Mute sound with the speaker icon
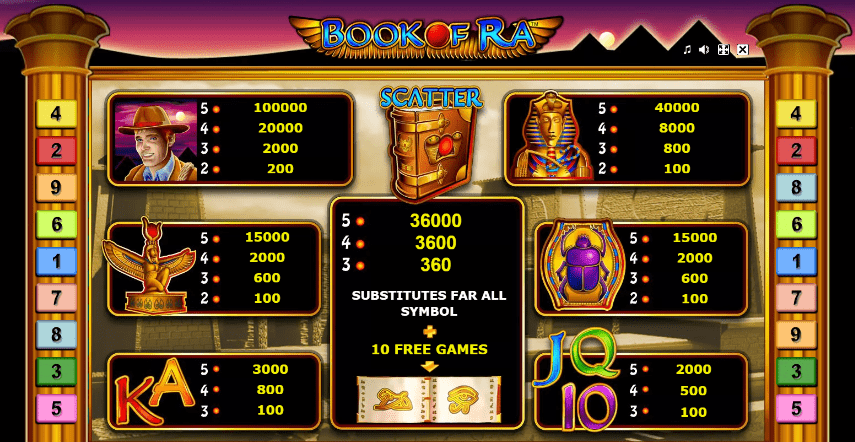The image size is (855, 442). (x=704, y=49)
